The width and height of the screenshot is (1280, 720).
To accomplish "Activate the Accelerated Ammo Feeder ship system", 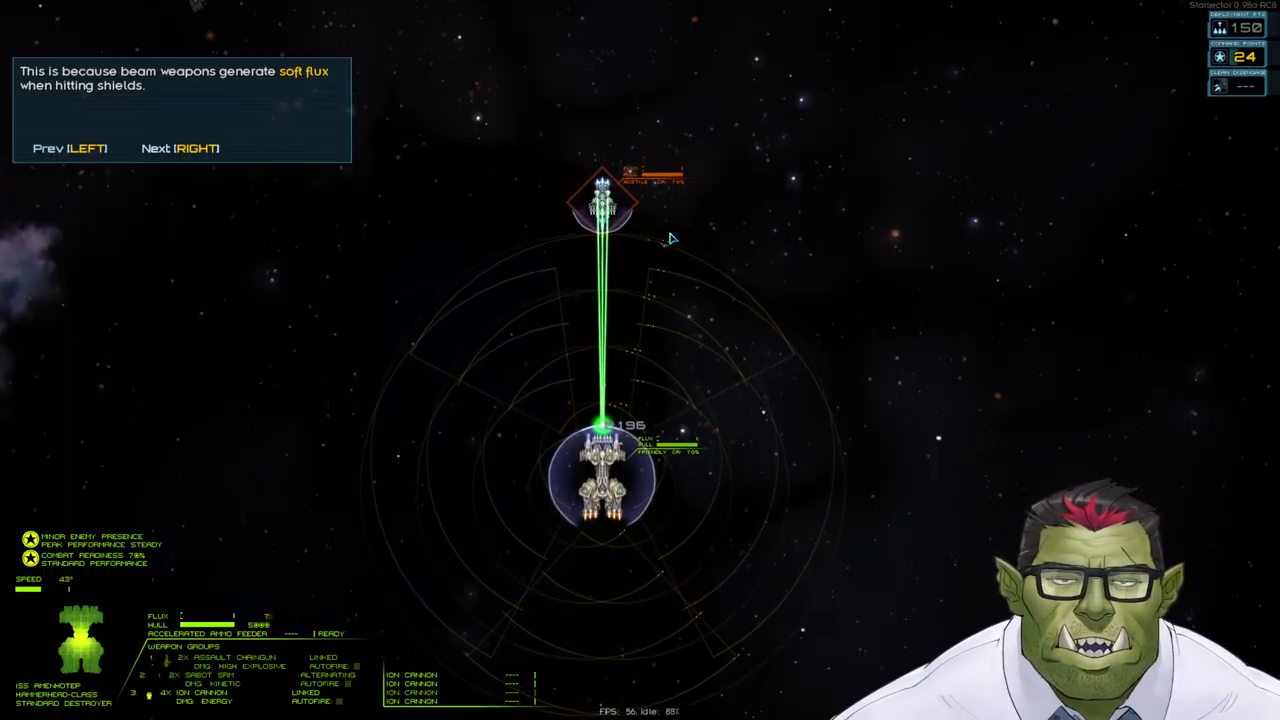I will click(207, 634).
